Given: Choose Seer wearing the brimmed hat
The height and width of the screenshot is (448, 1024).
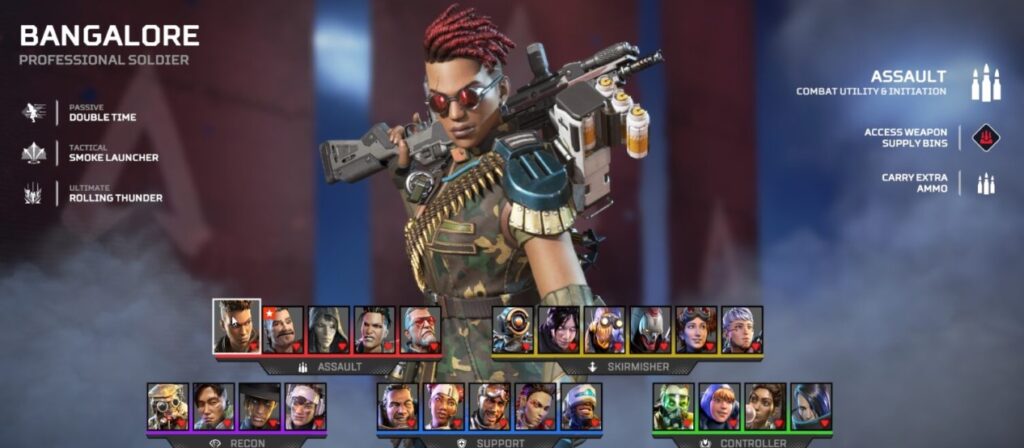Looking at the screenshot, I should (x=260, y=406).
